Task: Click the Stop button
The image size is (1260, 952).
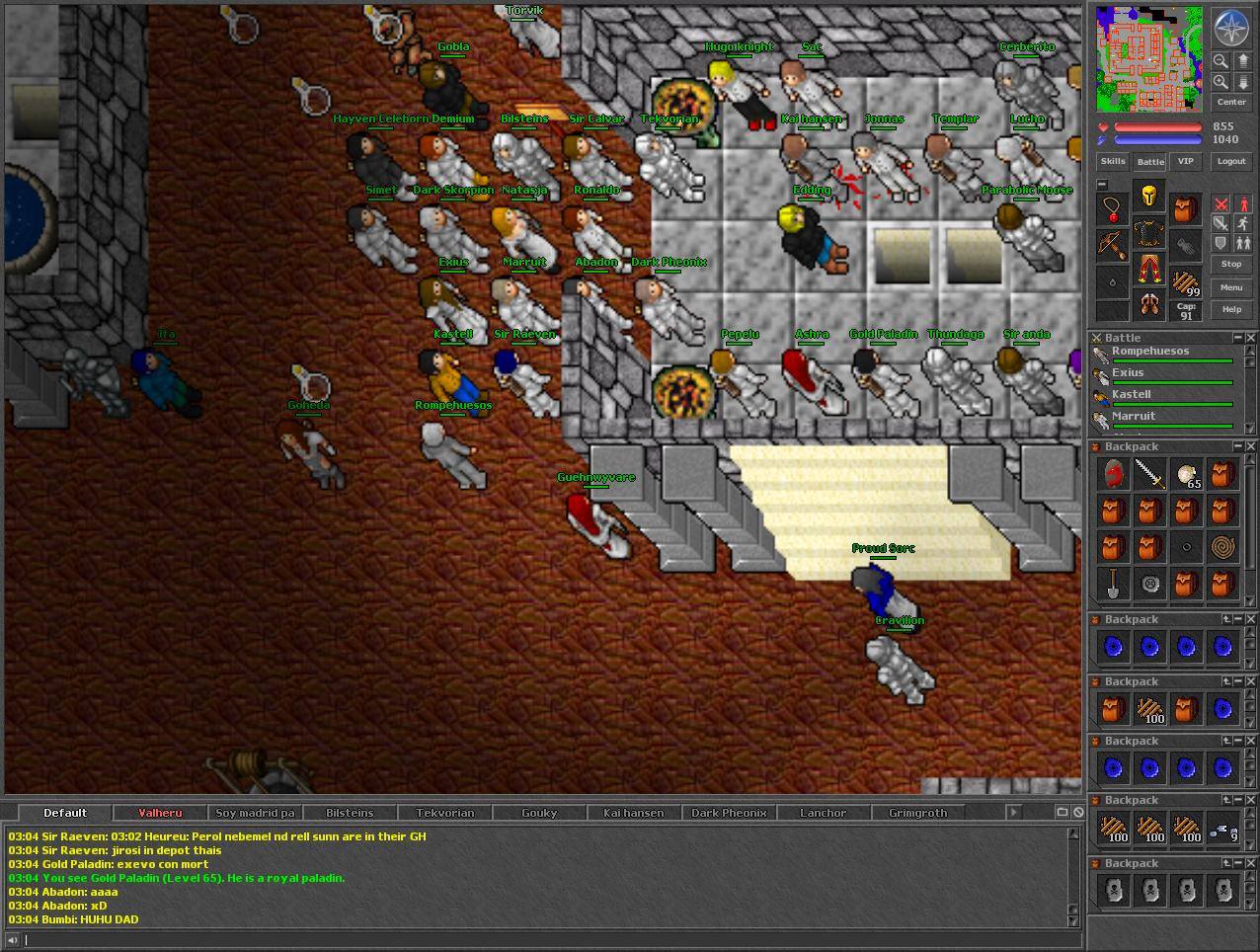Action: pyautogui.click(x=1230, y=265)
